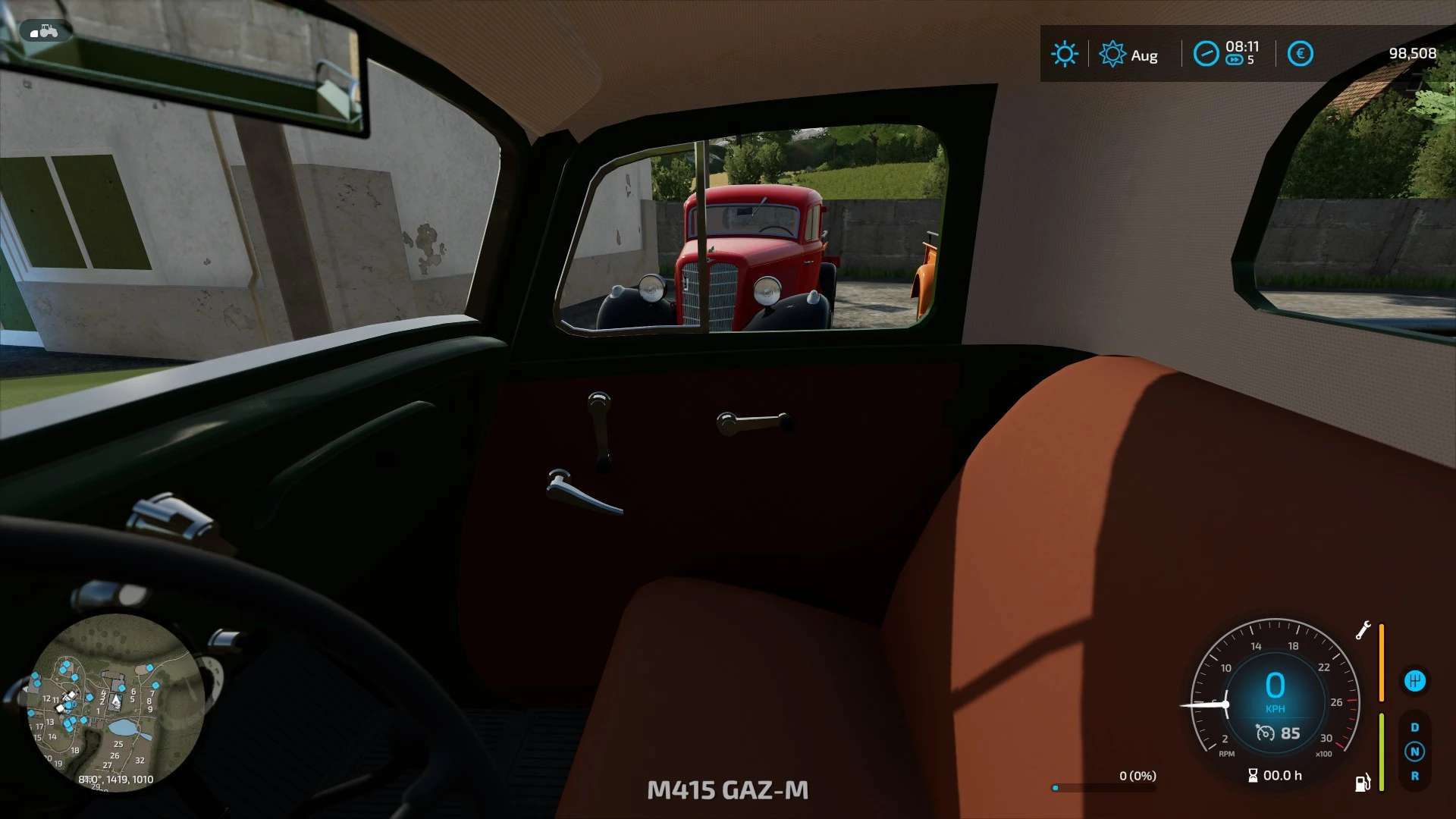The height and width of the screenshot is (819, 1456).
Task: Click the wrench damage icon
Action: coord(1363,630)
